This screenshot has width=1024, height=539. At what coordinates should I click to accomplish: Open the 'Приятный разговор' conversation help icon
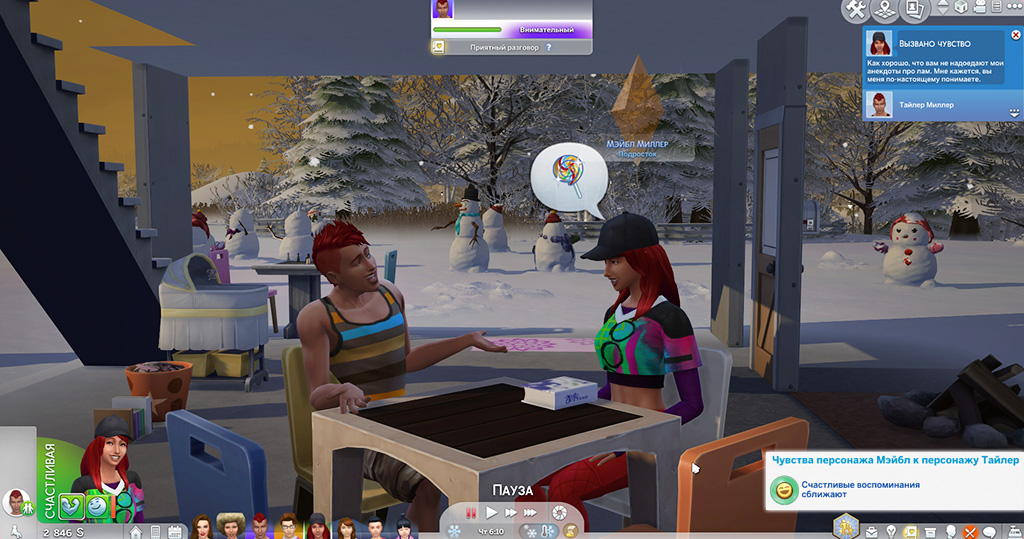pyautogui.click(x=549, y=47)
